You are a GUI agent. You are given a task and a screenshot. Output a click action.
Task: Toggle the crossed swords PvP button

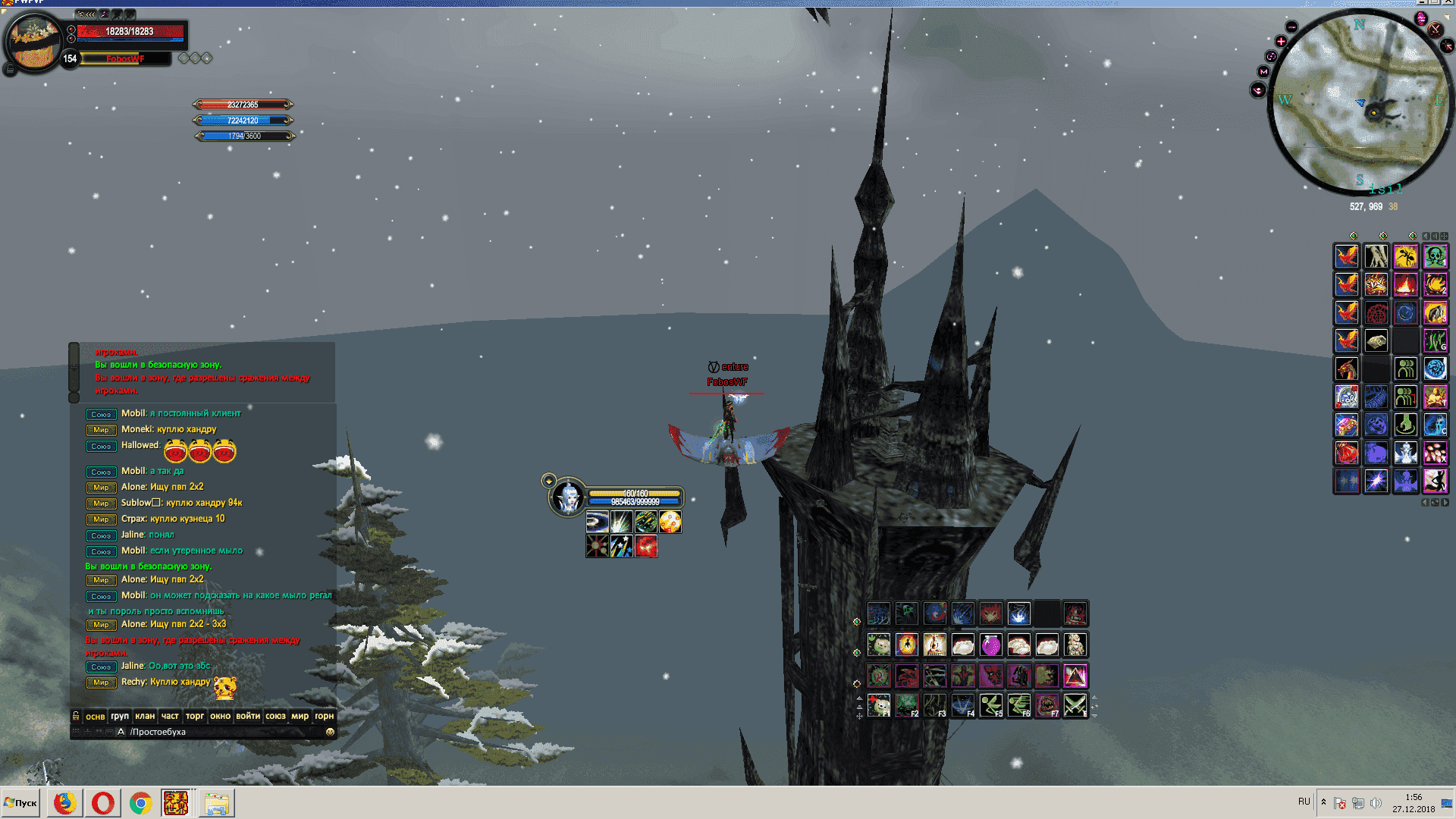tap(1435, 30)
